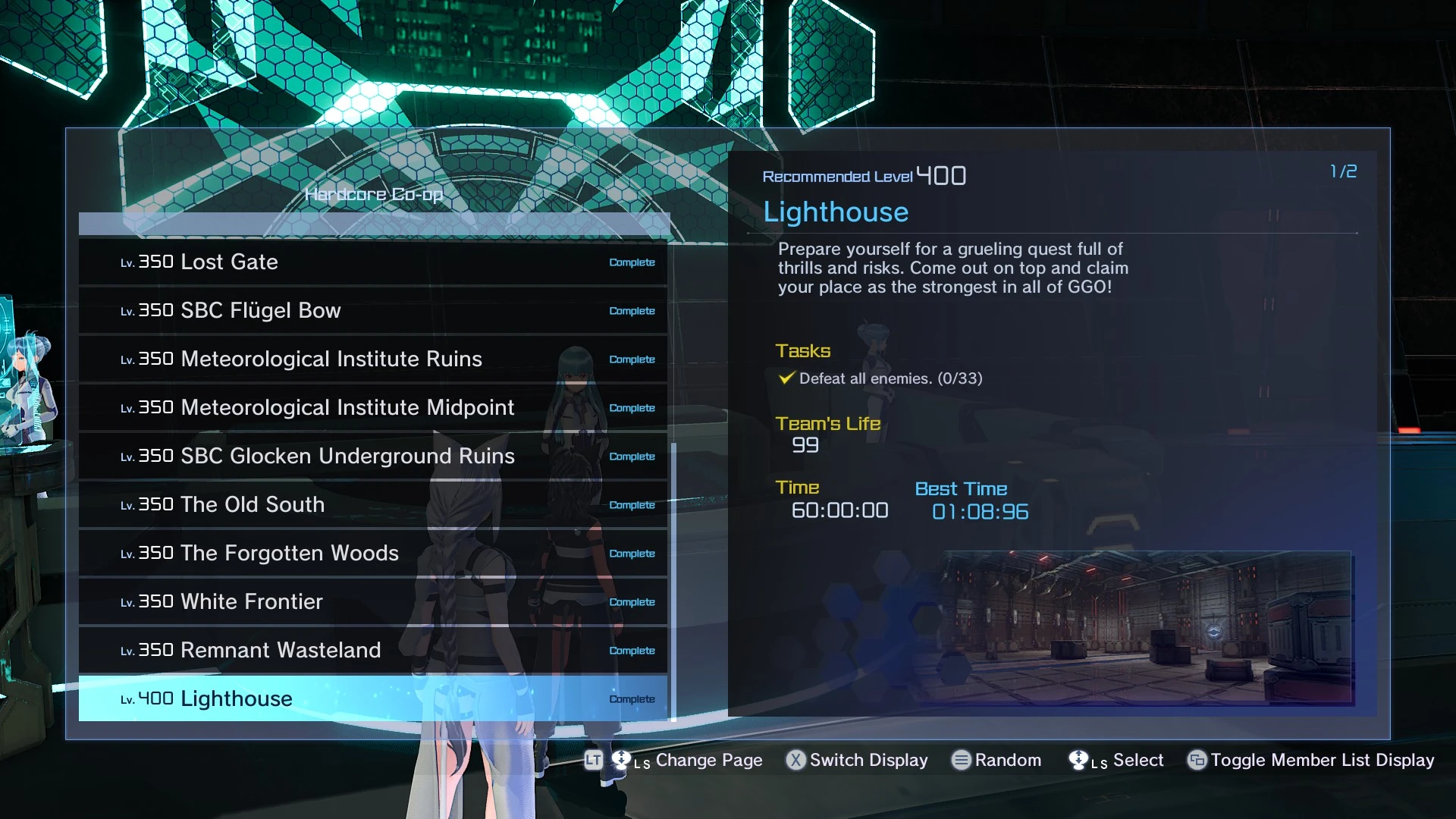This screenshot has height=819, width=1456.
Task: Choose The Old South quest
Action: [x=372, y=505]
